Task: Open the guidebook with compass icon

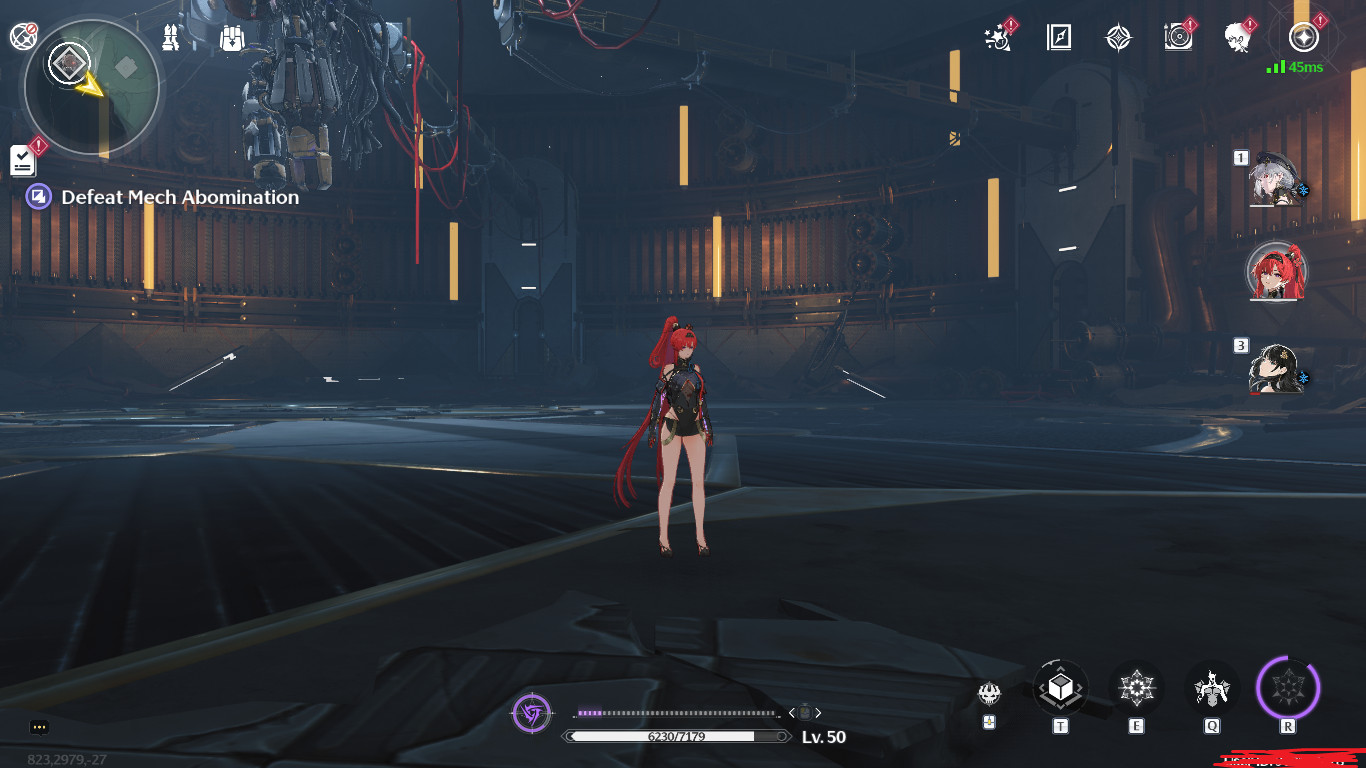Action: [x=1059, y=38]
